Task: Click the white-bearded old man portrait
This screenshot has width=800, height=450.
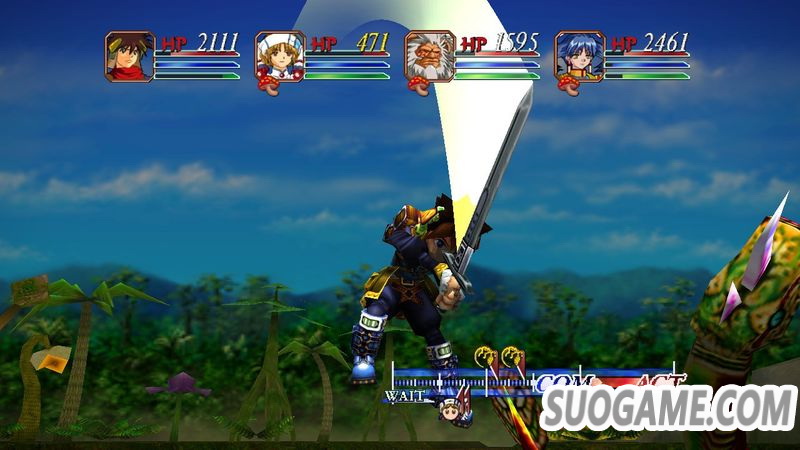Action: click(429, 56)
